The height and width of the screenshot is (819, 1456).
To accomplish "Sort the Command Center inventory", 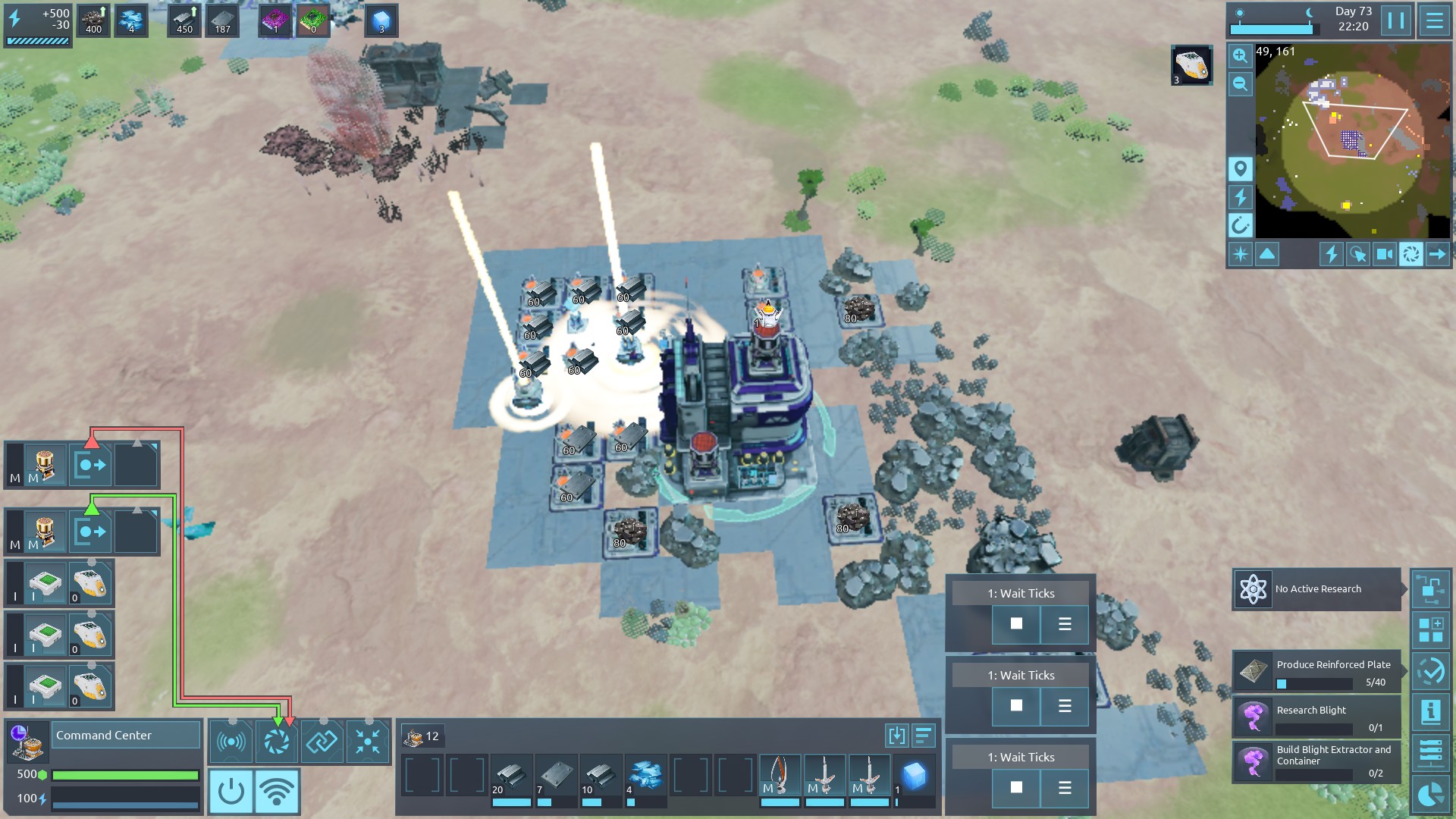I will (923, 736).
